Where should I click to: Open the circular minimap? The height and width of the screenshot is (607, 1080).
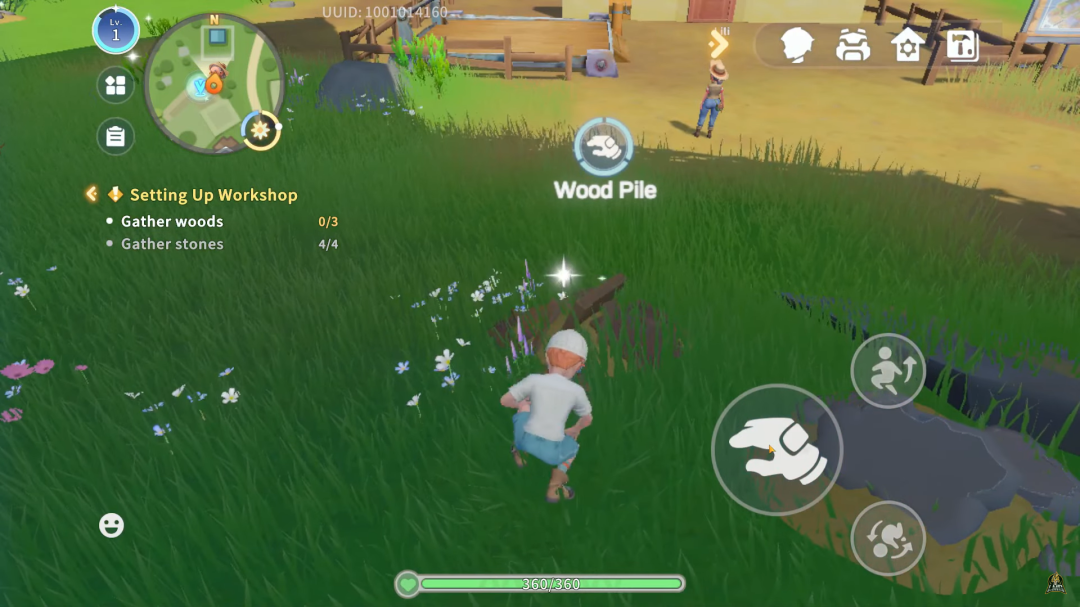[212, 84]
